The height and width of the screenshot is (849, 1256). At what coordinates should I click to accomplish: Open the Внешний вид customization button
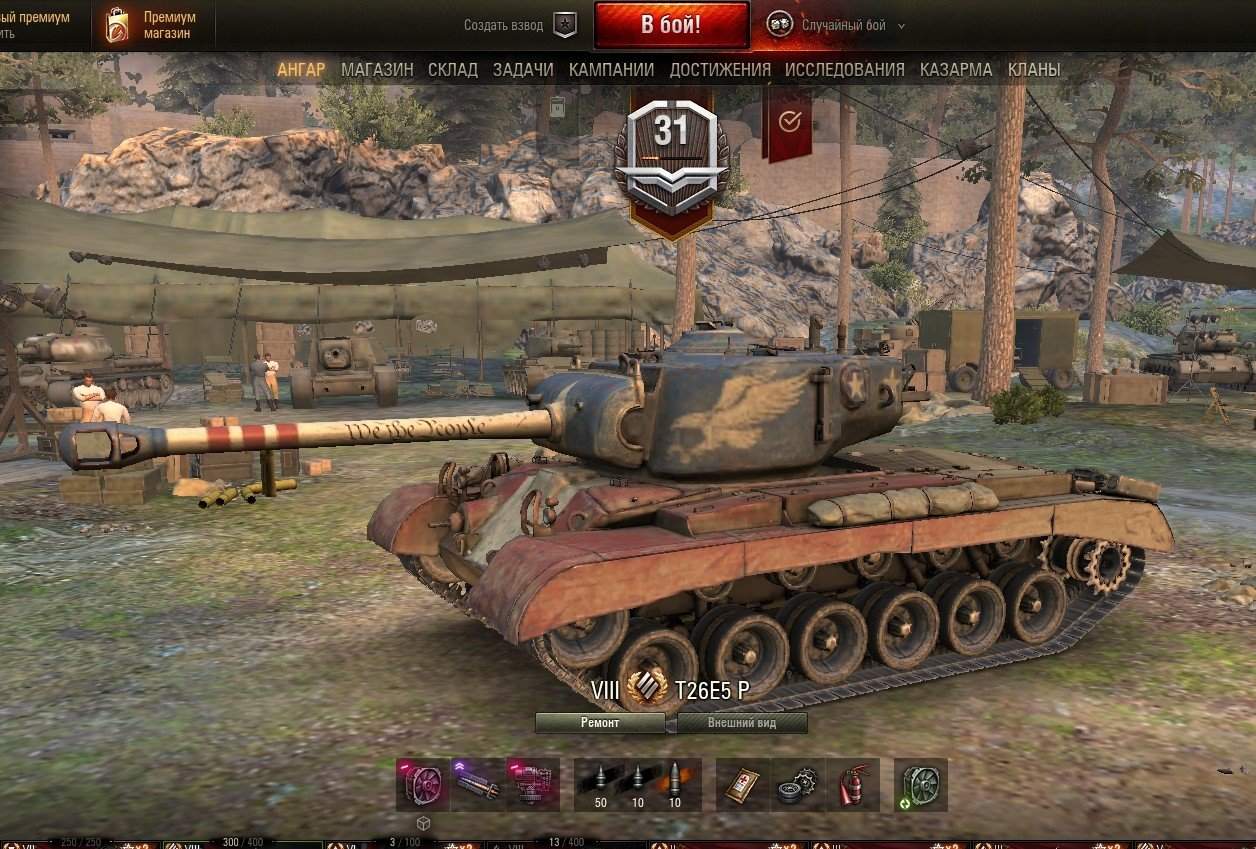point(742,723)
